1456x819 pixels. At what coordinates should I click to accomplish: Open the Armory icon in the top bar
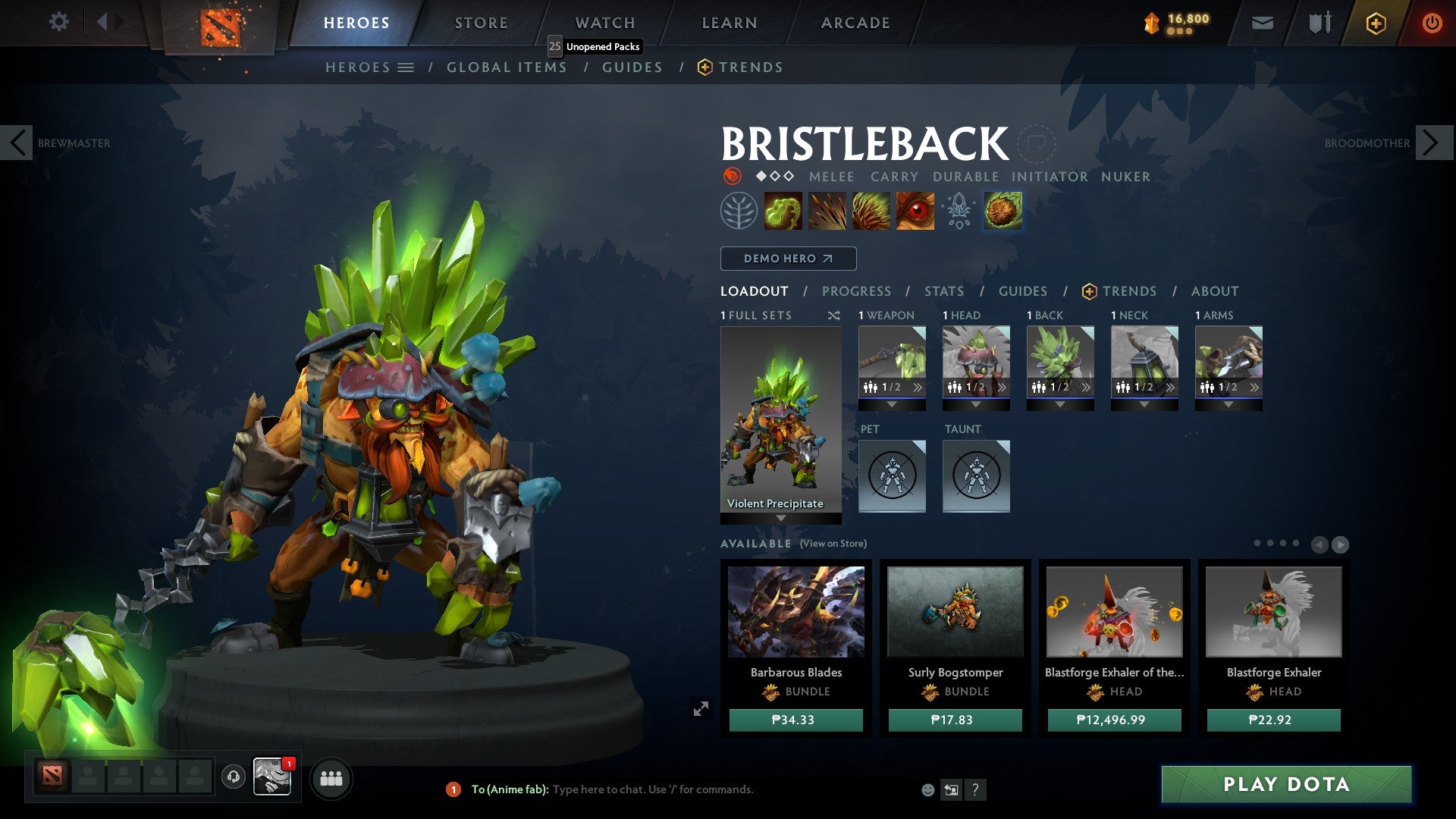point(1319,23)
